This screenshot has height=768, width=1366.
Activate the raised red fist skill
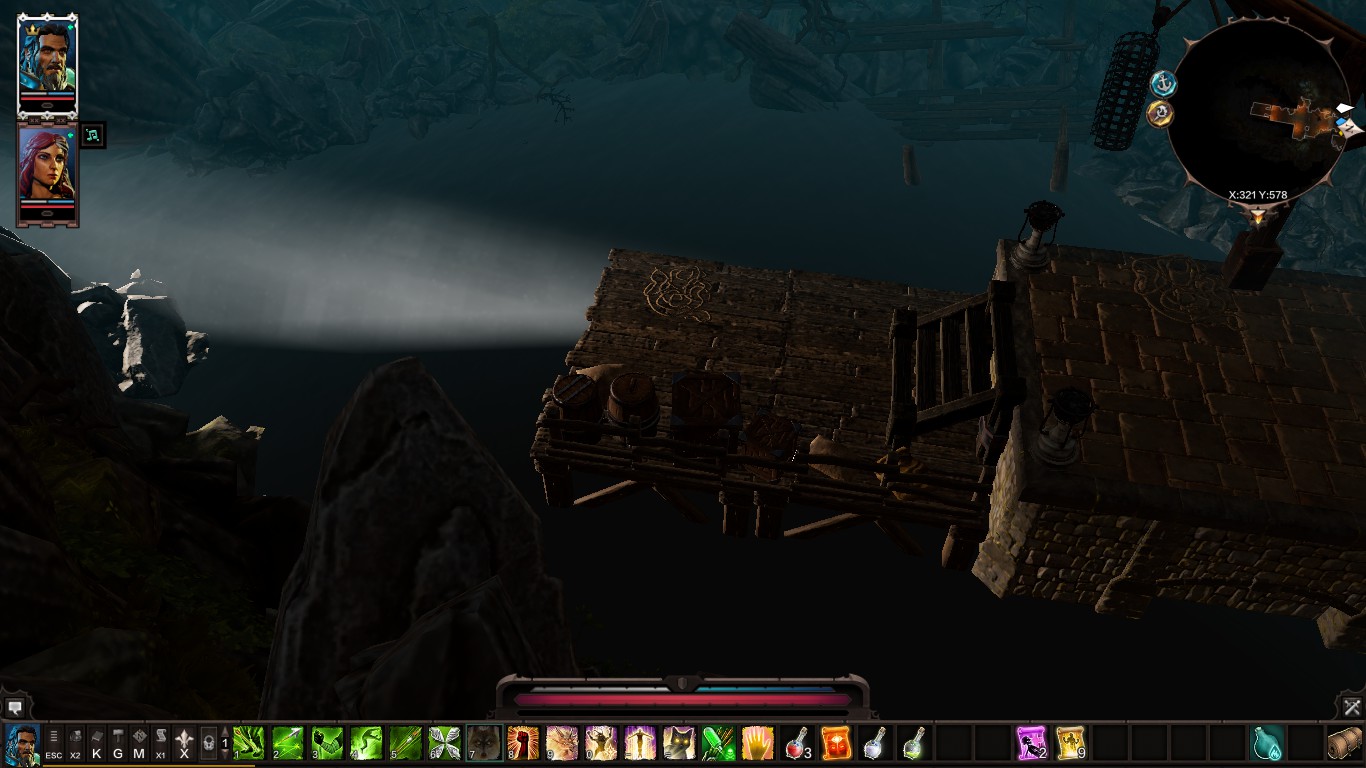[x=523, y=743]
